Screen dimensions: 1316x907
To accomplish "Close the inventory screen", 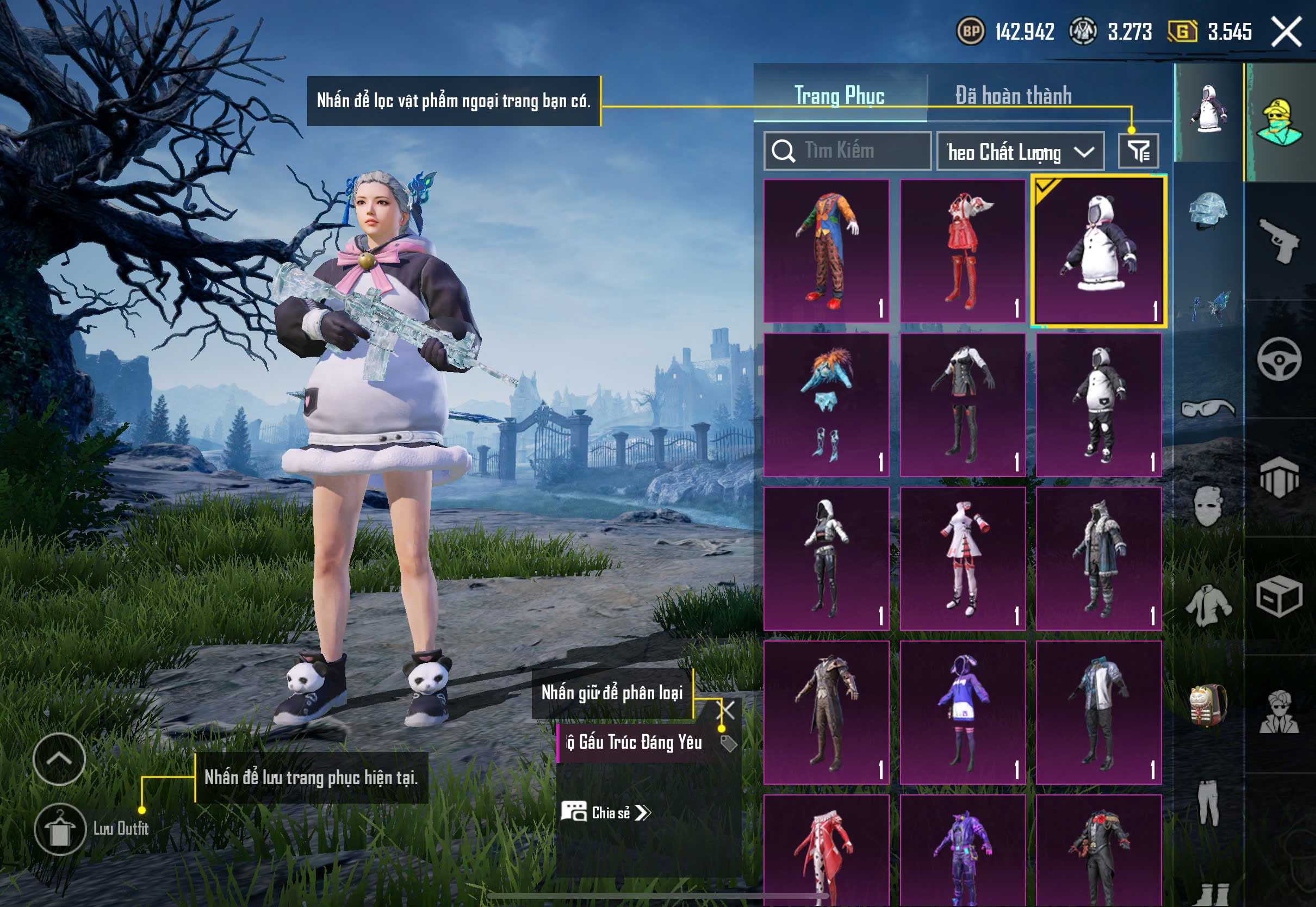I will point(1287,32).
